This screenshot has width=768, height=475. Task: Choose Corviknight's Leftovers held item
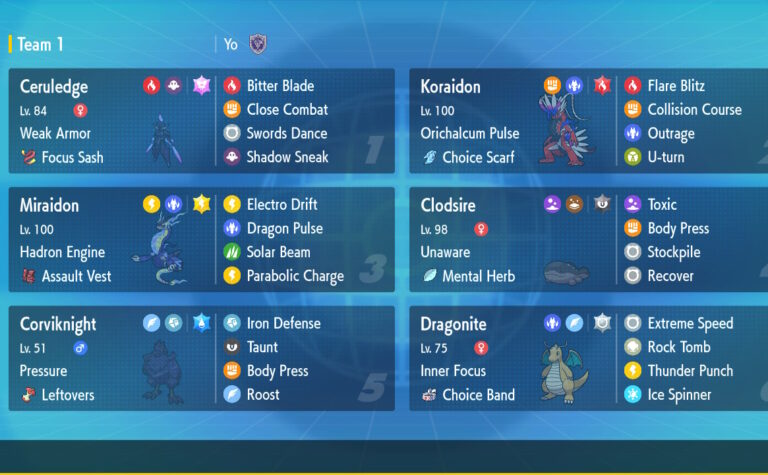67,395
